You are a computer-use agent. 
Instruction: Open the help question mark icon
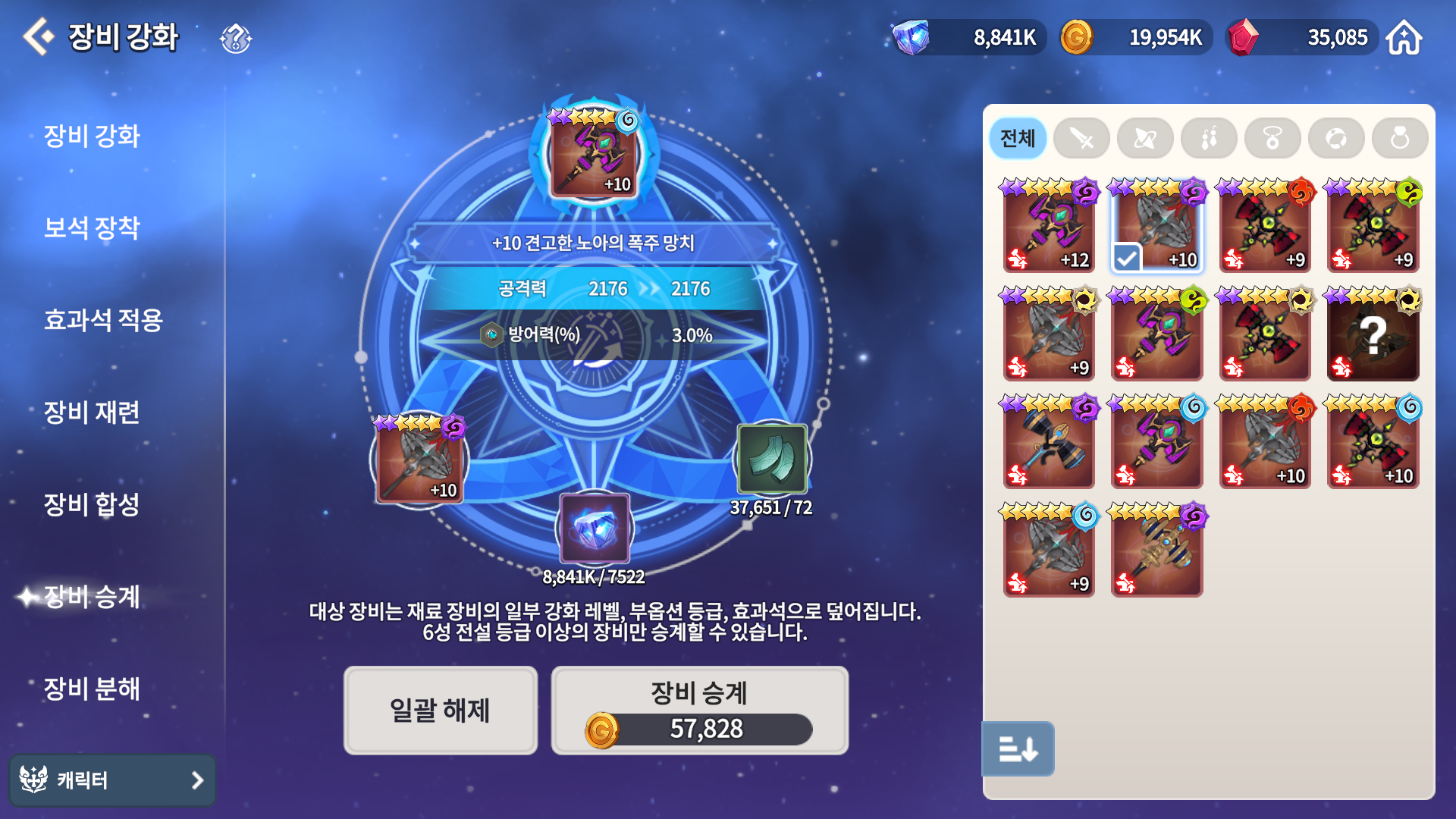235,38
